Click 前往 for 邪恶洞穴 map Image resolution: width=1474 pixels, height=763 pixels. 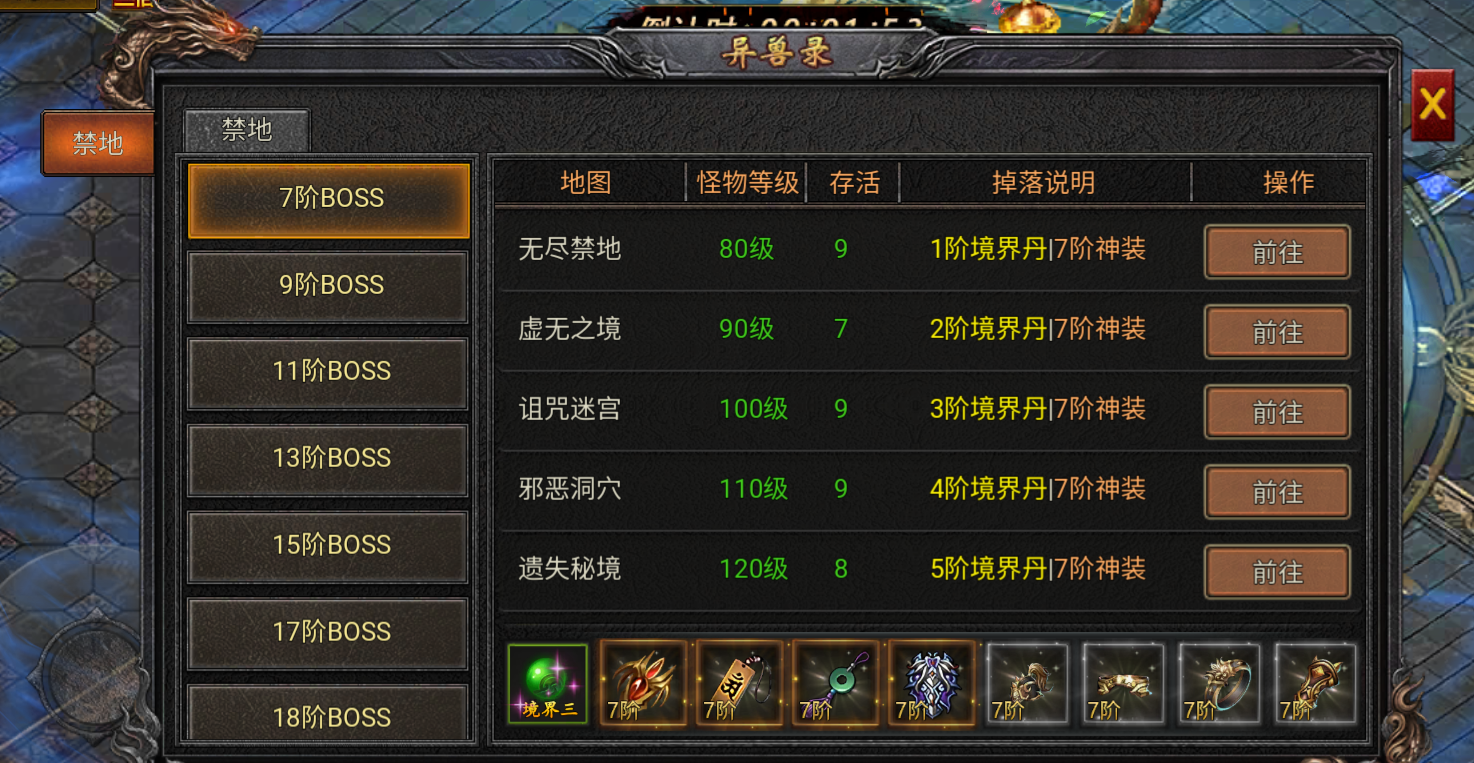coord(1277,492)
